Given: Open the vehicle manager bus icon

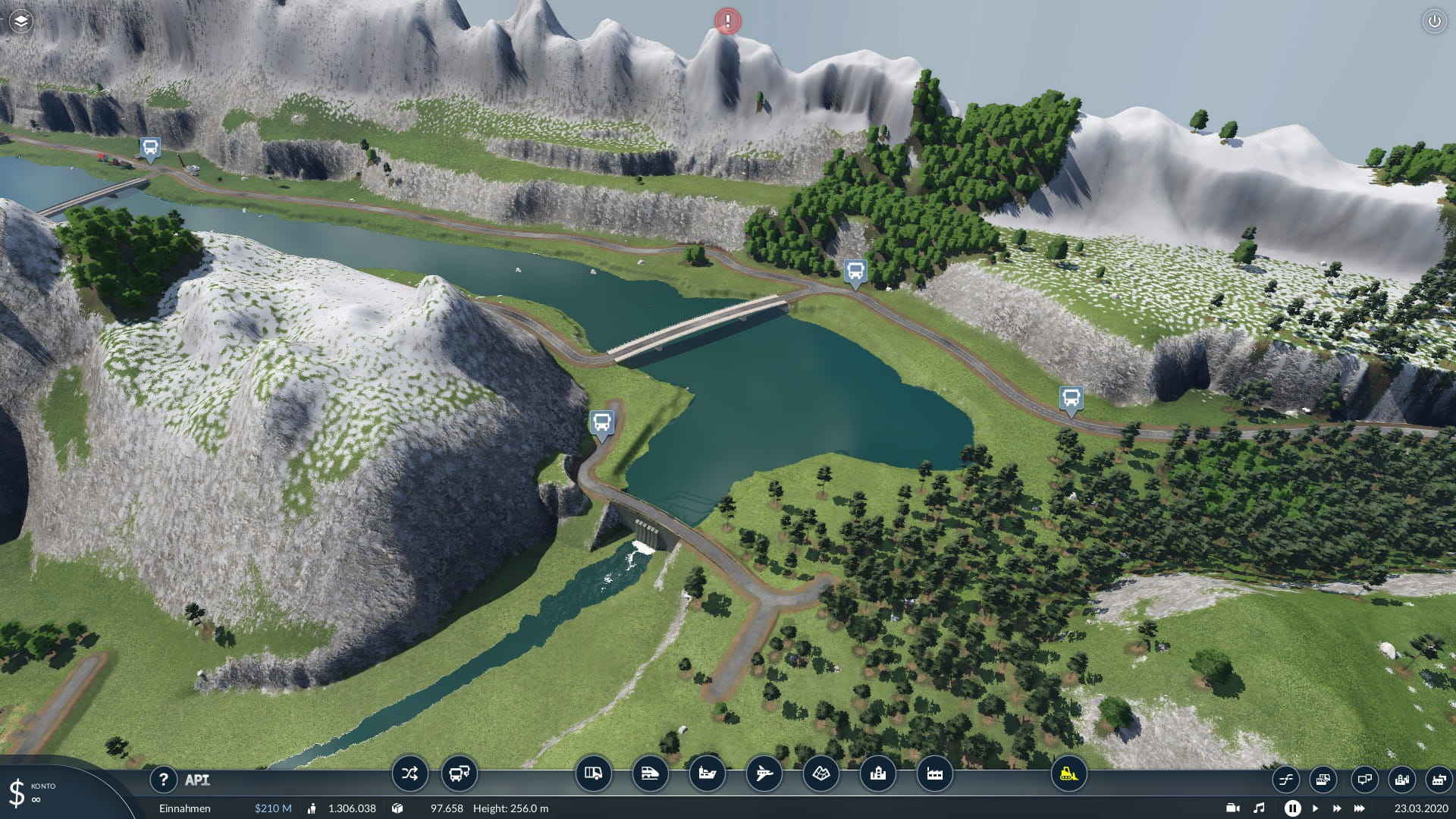Looking at the screenshot, I should coord(459,774).
